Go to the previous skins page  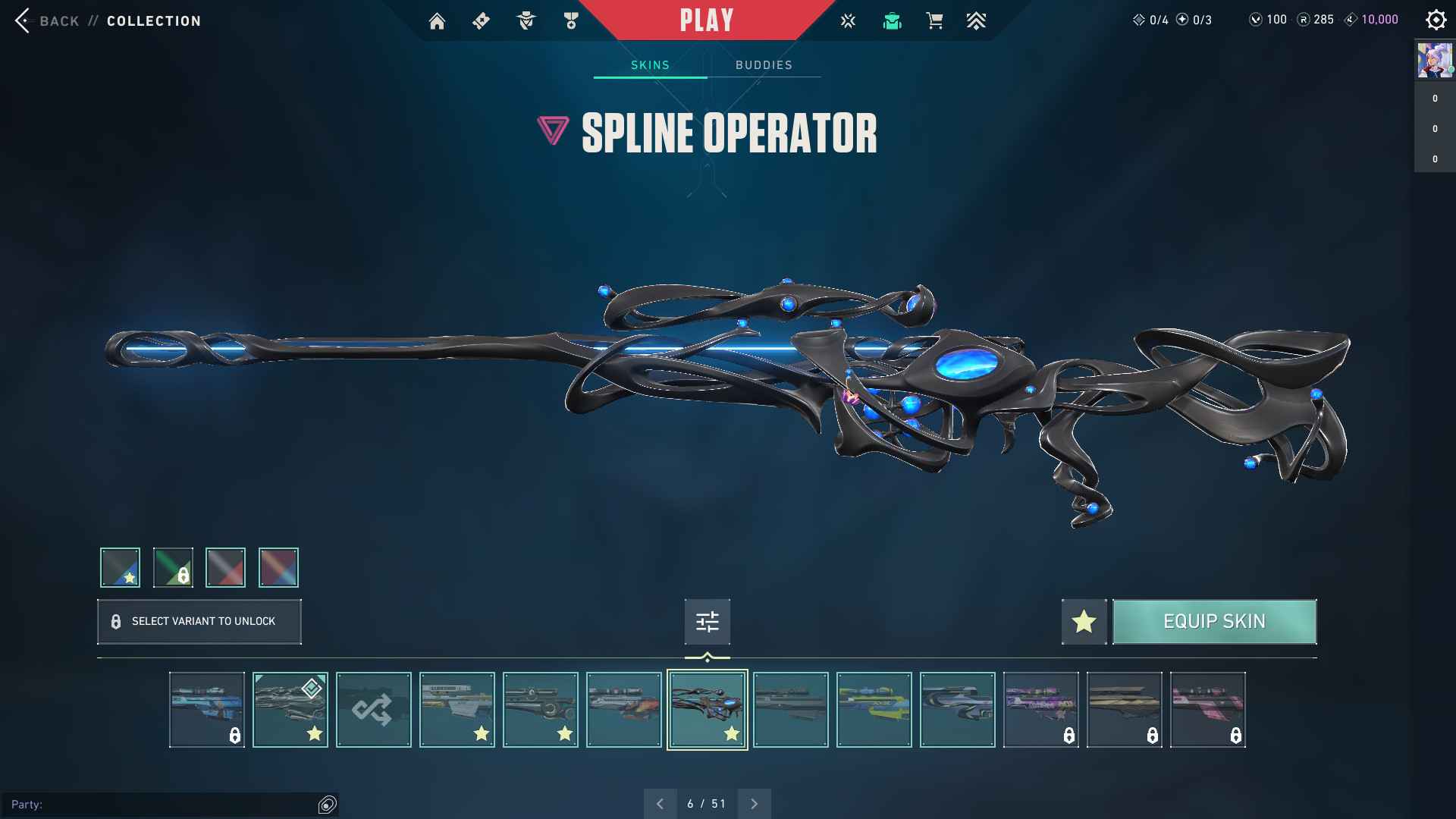660,804
